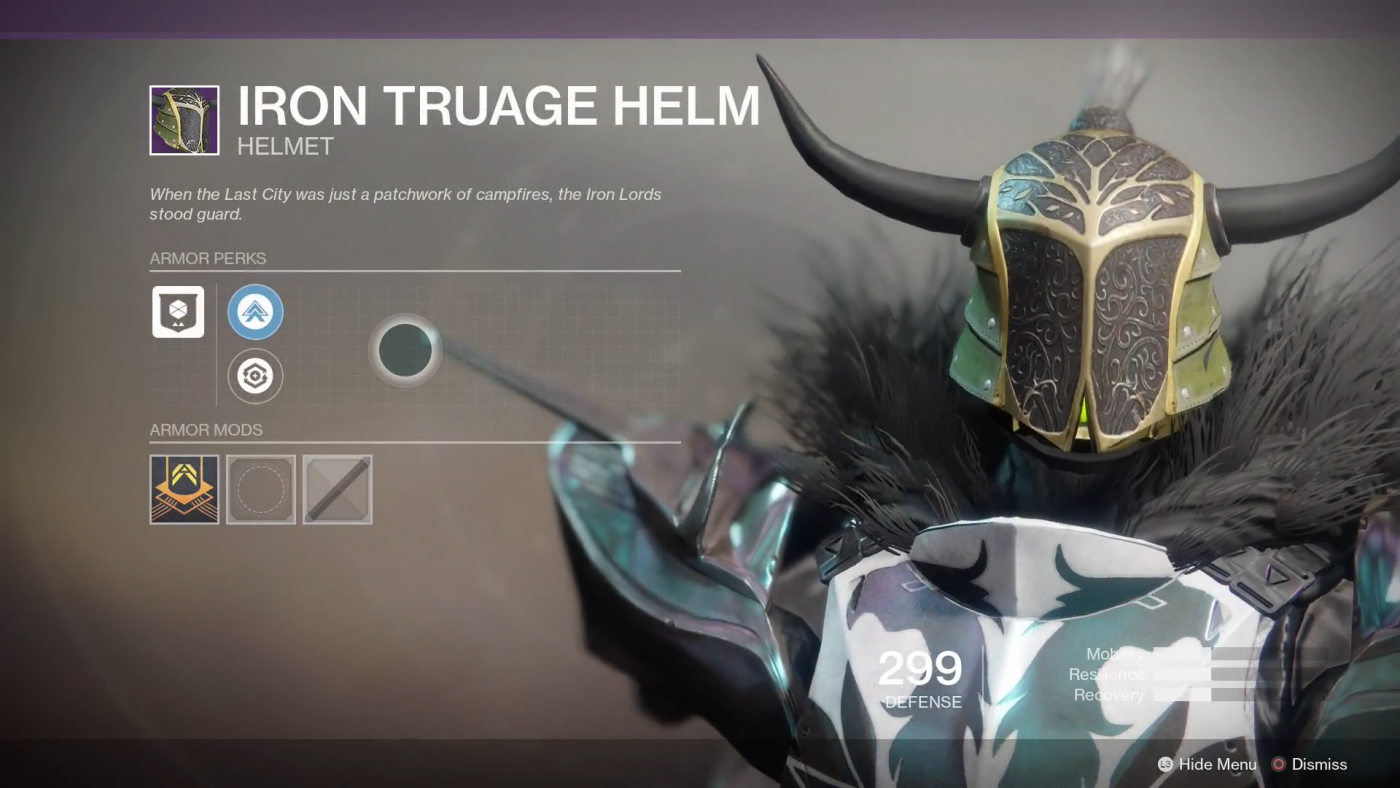Image resolution: width=1400 pixels, height=788 pixels.
Task: Expand the Armor Perks section
Action: (x=208, y=258)
